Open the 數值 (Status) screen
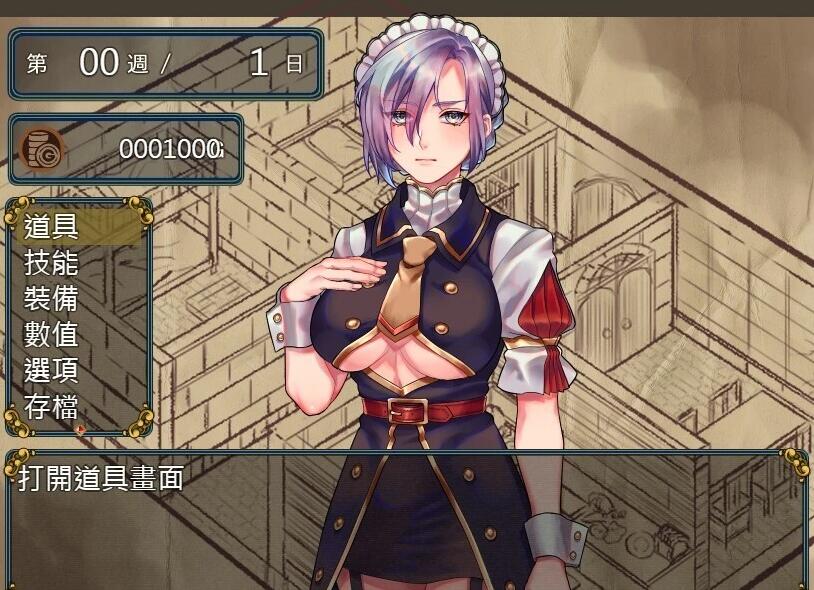Viewport: 814px width, 590px height. pos(52,335)
